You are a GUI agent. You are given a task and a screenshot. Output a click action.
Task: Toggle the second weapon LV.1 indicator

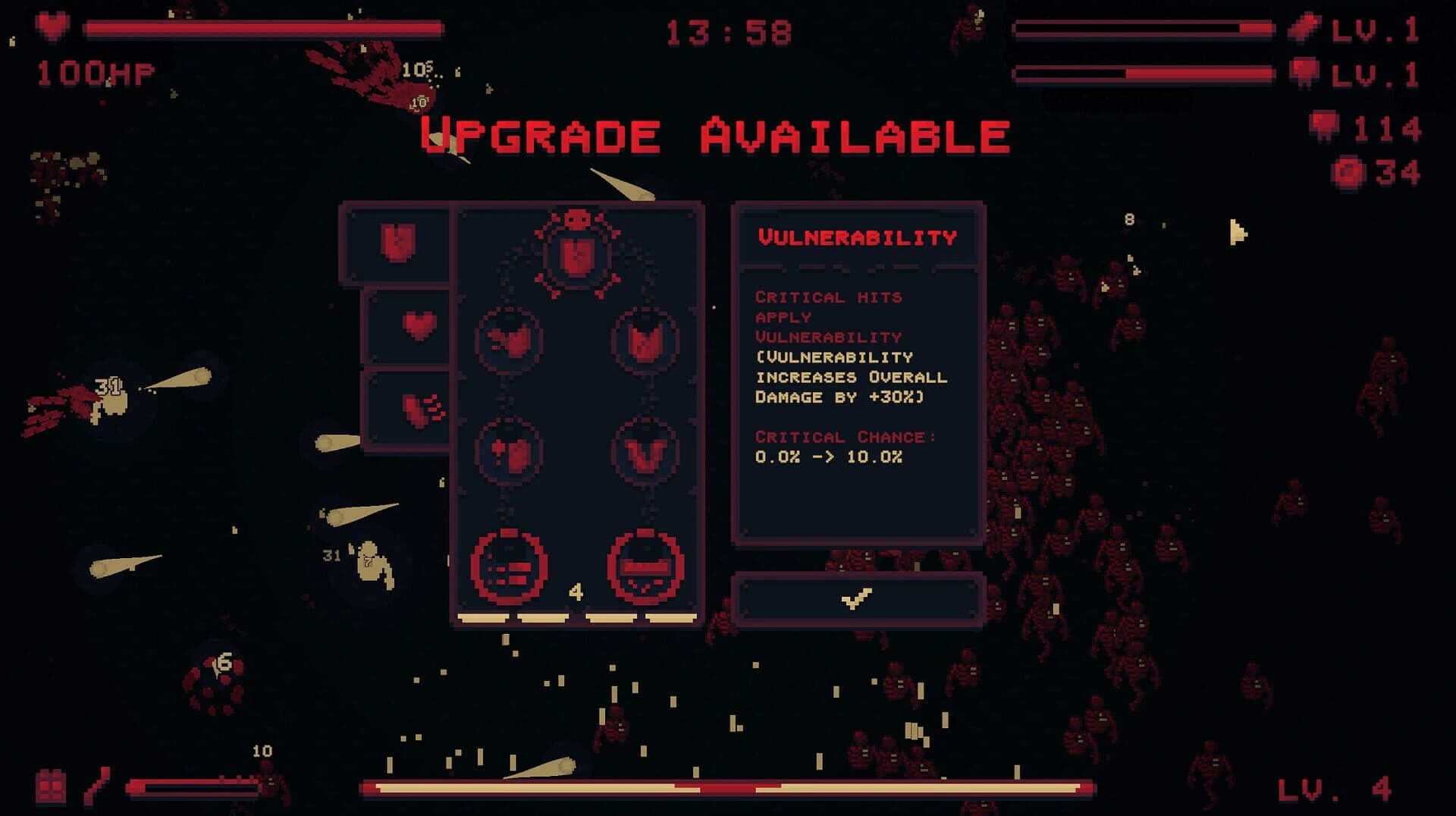[1376, 74]
